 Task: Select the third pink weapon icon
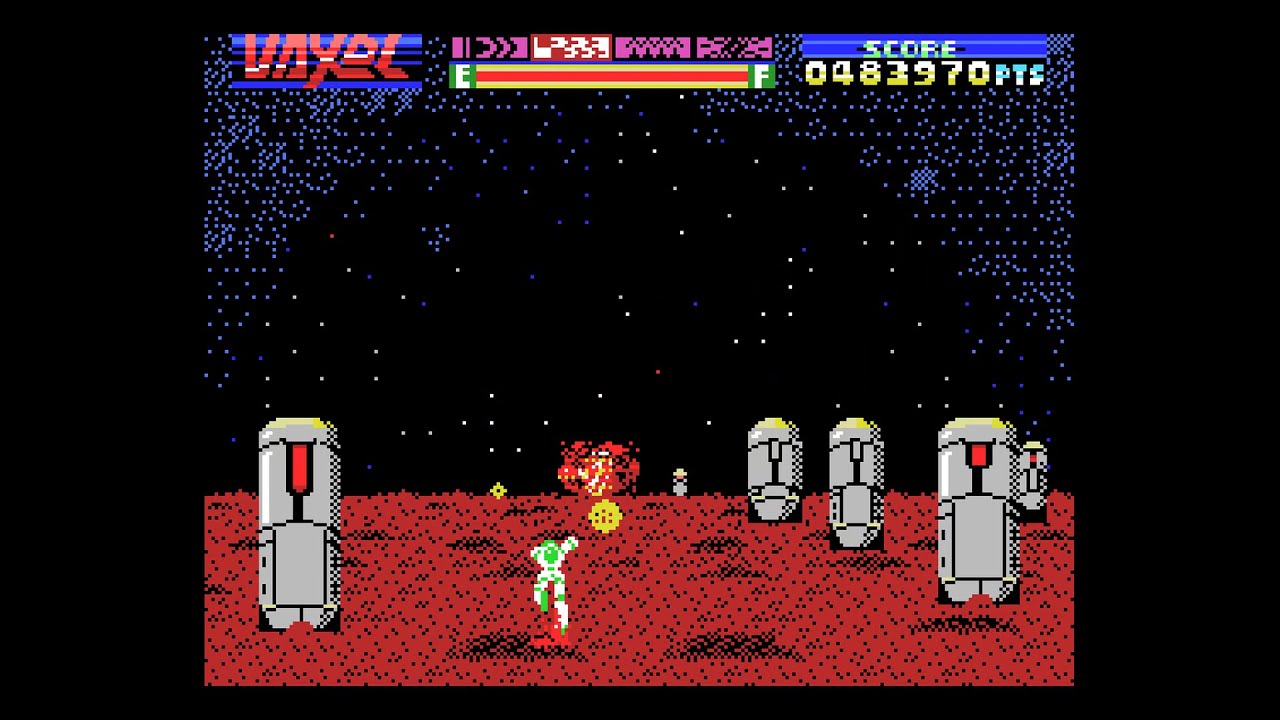[655, 47]
